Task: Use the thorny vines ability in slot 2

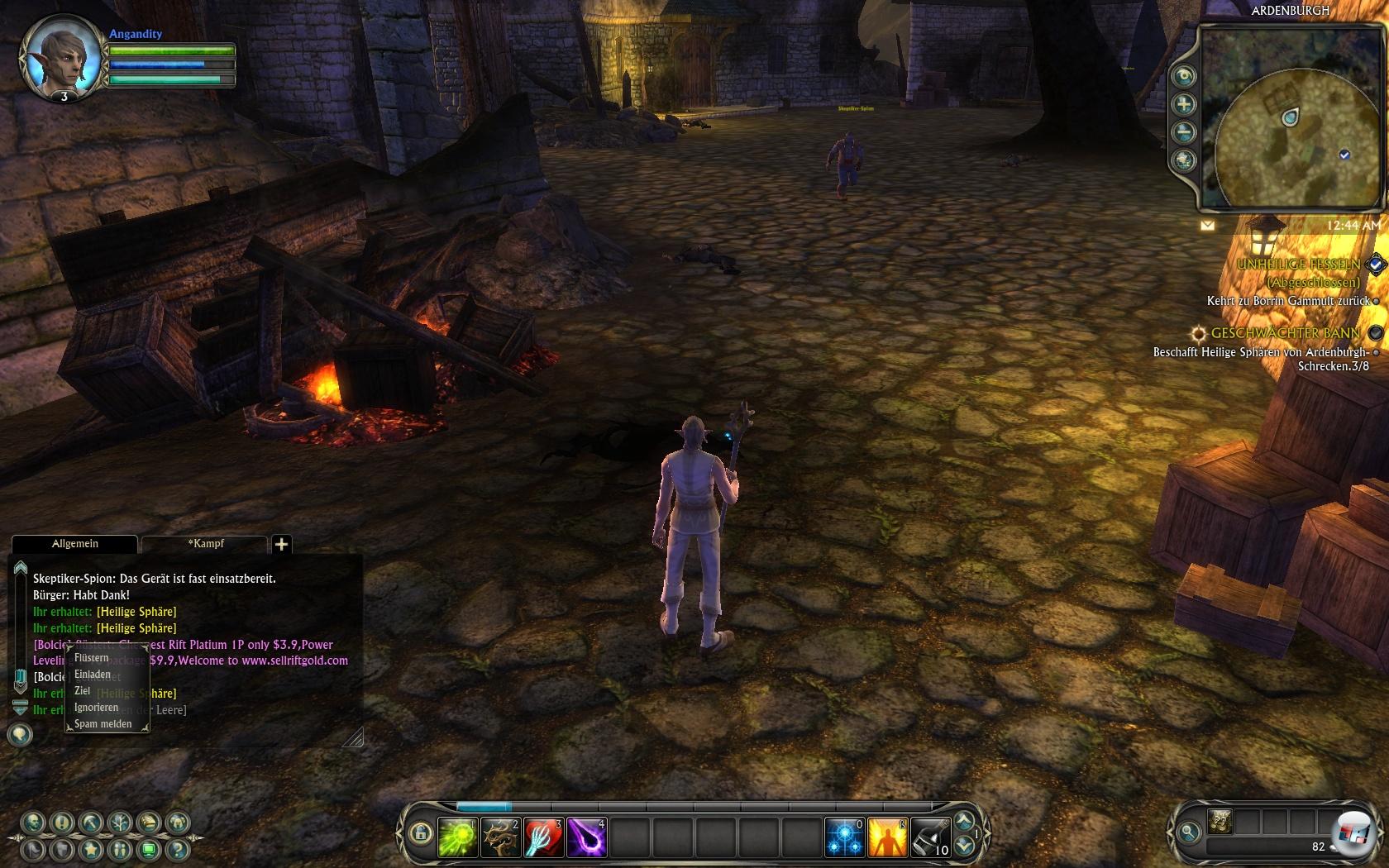Action: [500, 837]
